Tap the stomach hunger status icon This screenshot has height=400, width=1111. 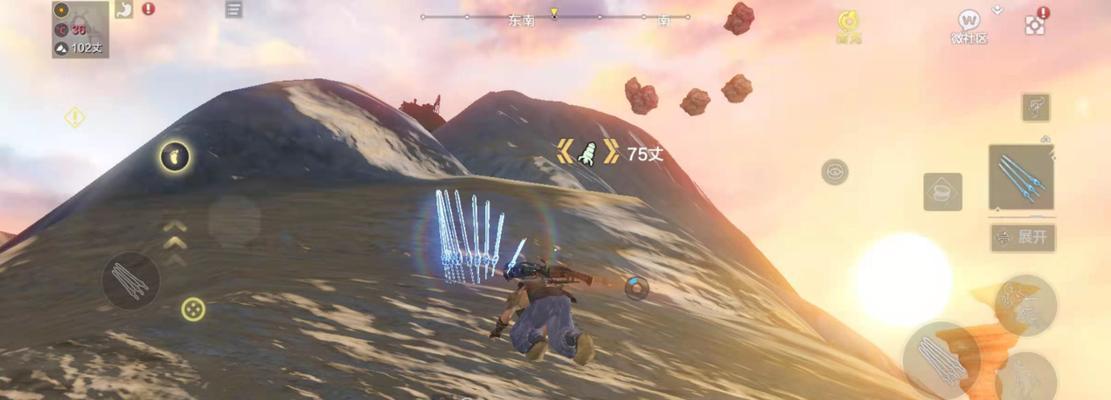click(x=125, y=10)
